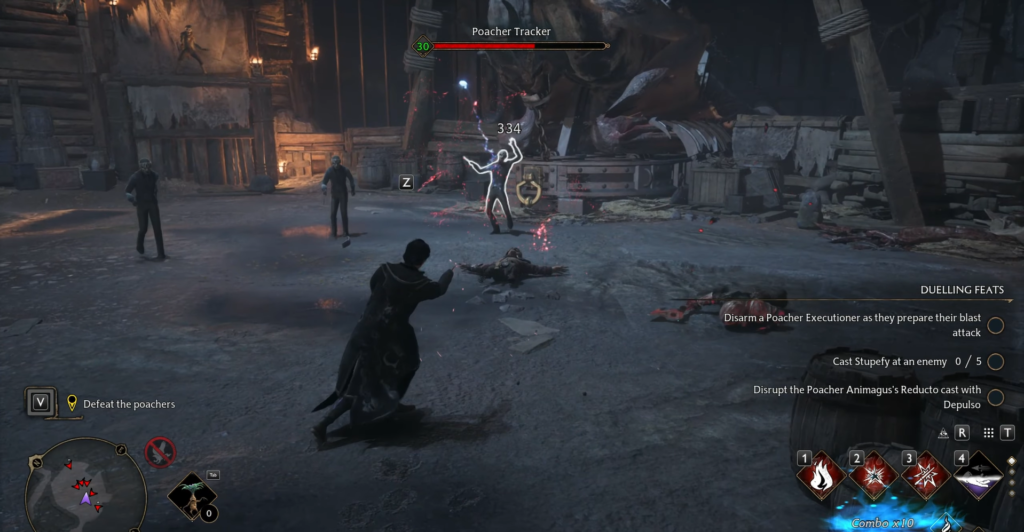This screenshot has height=532, width=1024.
Task: Cast the Incendio flame spell
Action: pyautogui.click(x=822, y=475)
